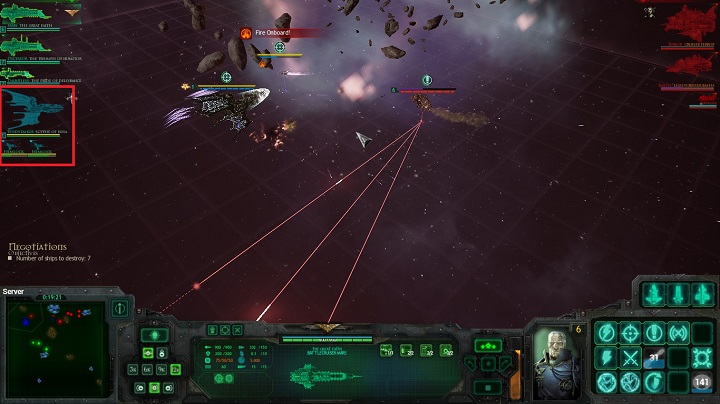Activate the crosshair targeting ability
The height and width of the screenshot is (404, 720).
click(631, 333)
